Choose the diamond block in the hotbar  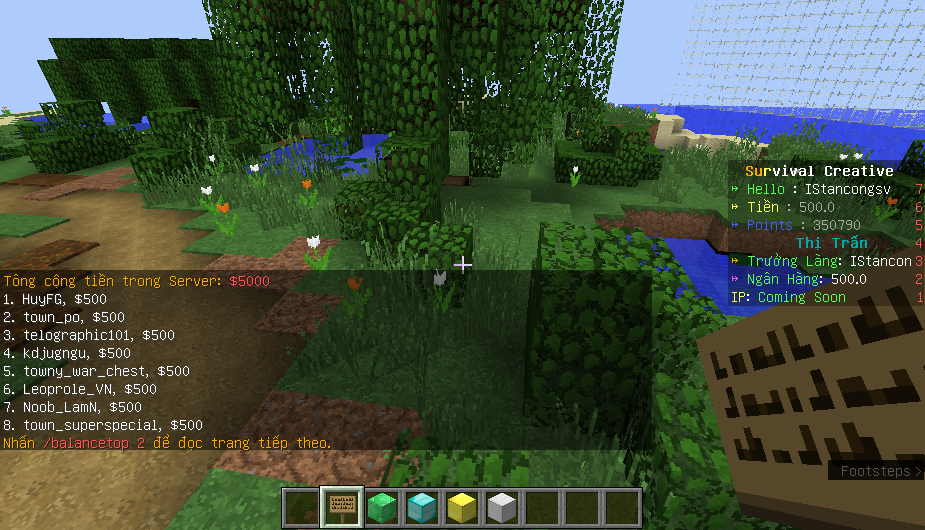(421, 507)
